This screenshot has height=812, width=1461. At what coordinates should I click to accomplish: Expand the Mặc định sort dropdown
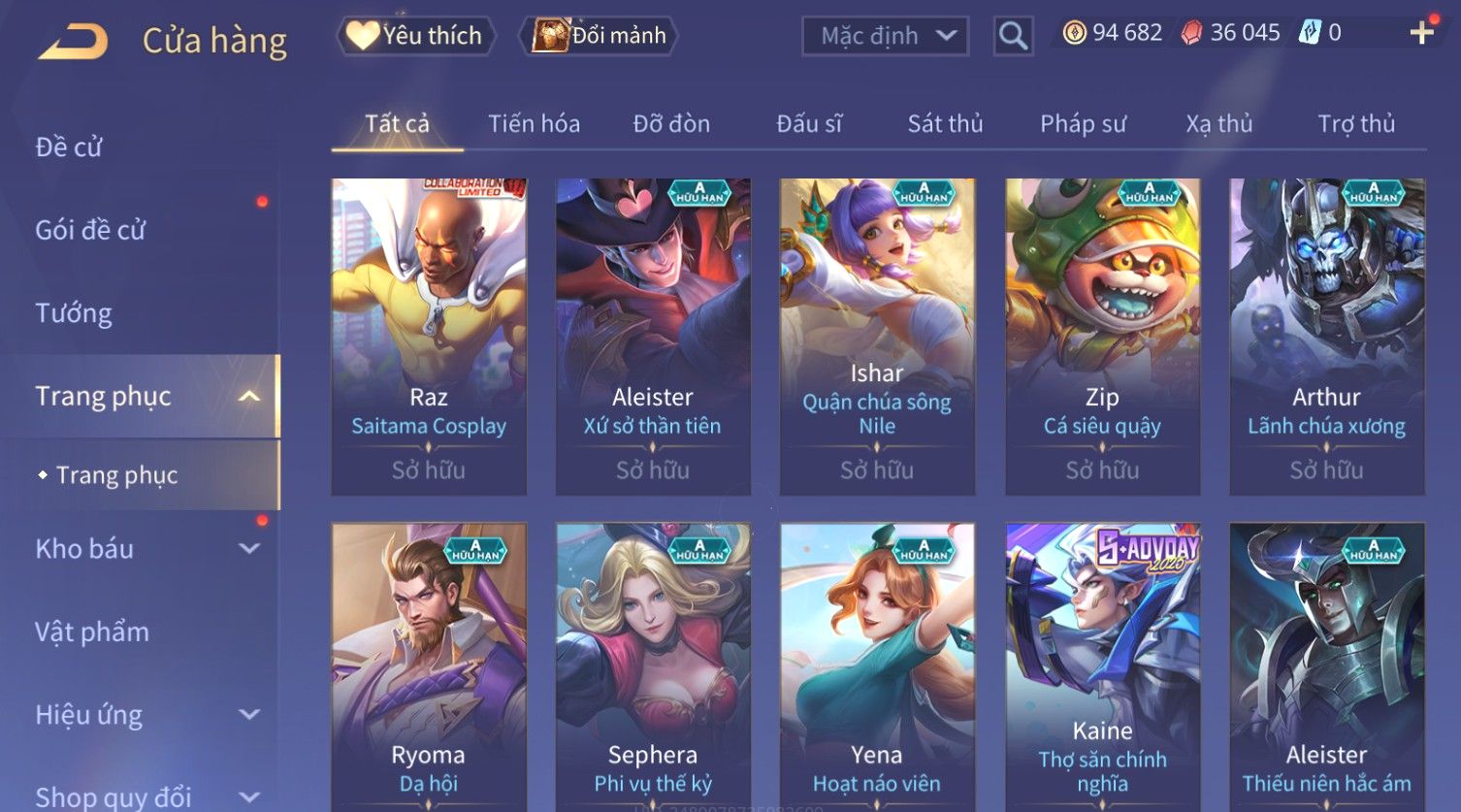click(885, 36)
